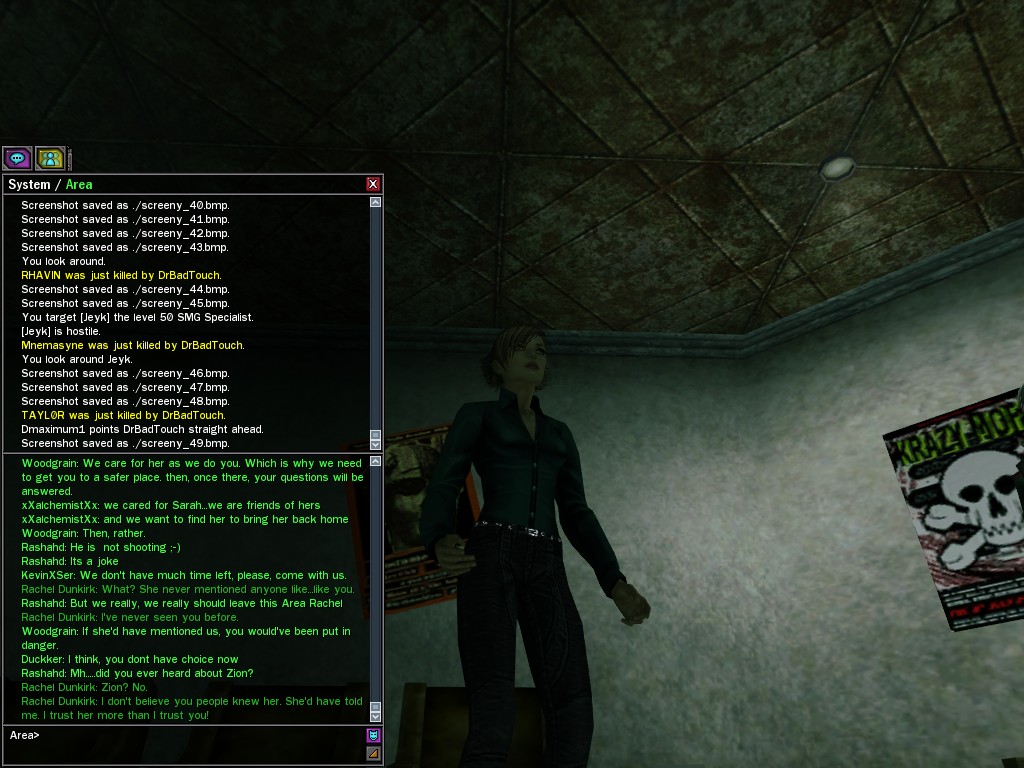Select the System channel label in chat title
The image size is (1024, 768).
tap(29, 185)
